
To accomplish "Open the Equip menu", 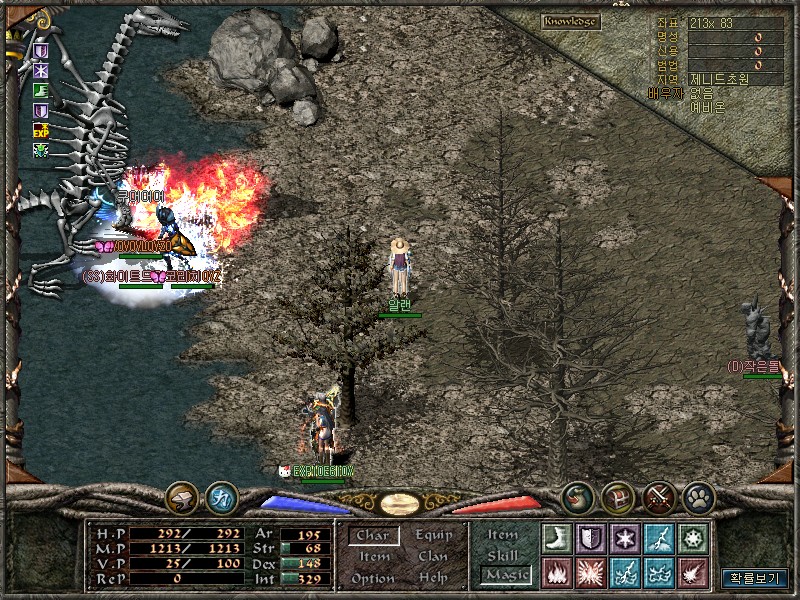I will tap(433, 535).
